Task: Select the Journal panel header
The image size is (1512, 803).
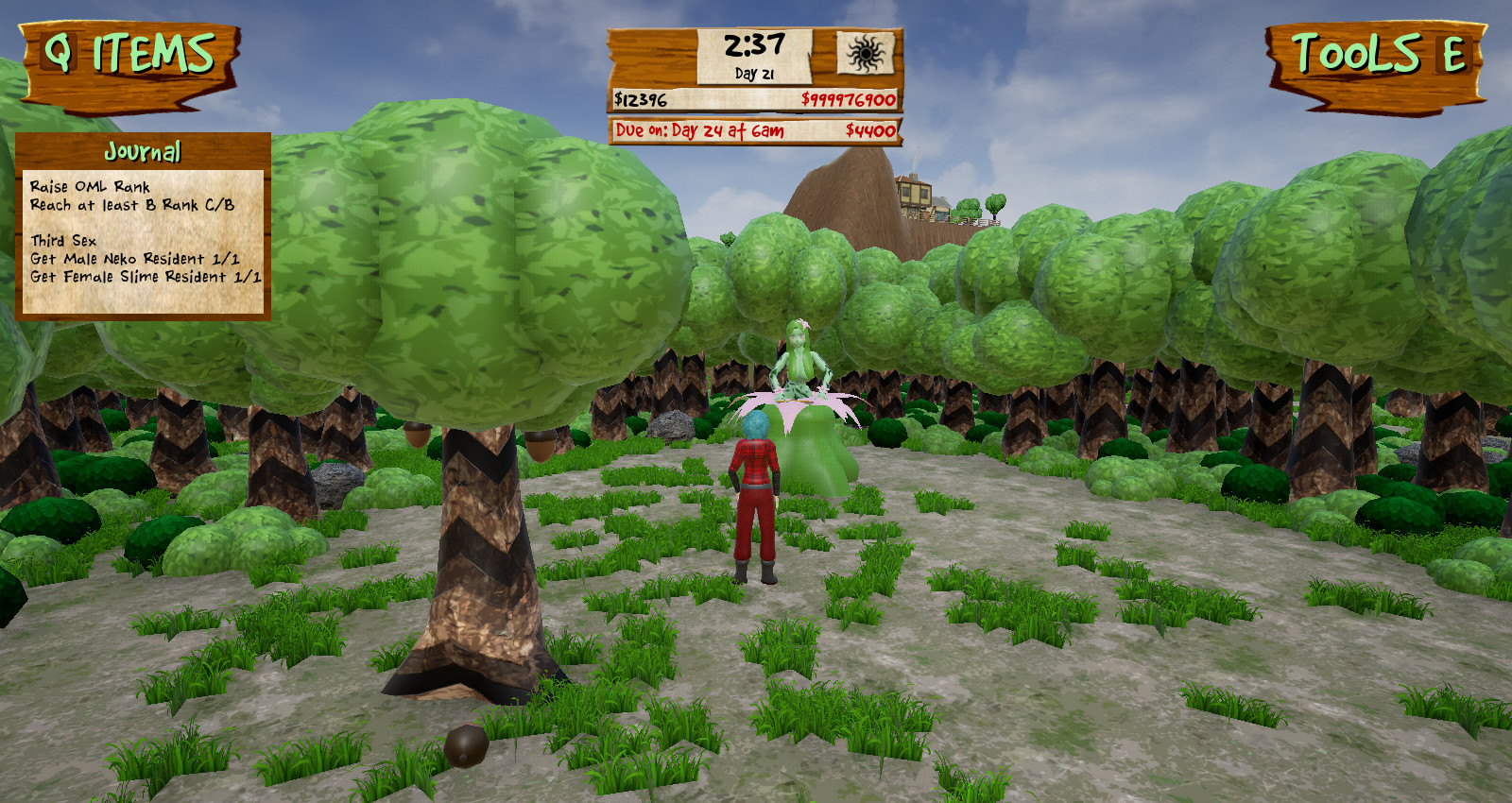Action: tap(144, 148)
